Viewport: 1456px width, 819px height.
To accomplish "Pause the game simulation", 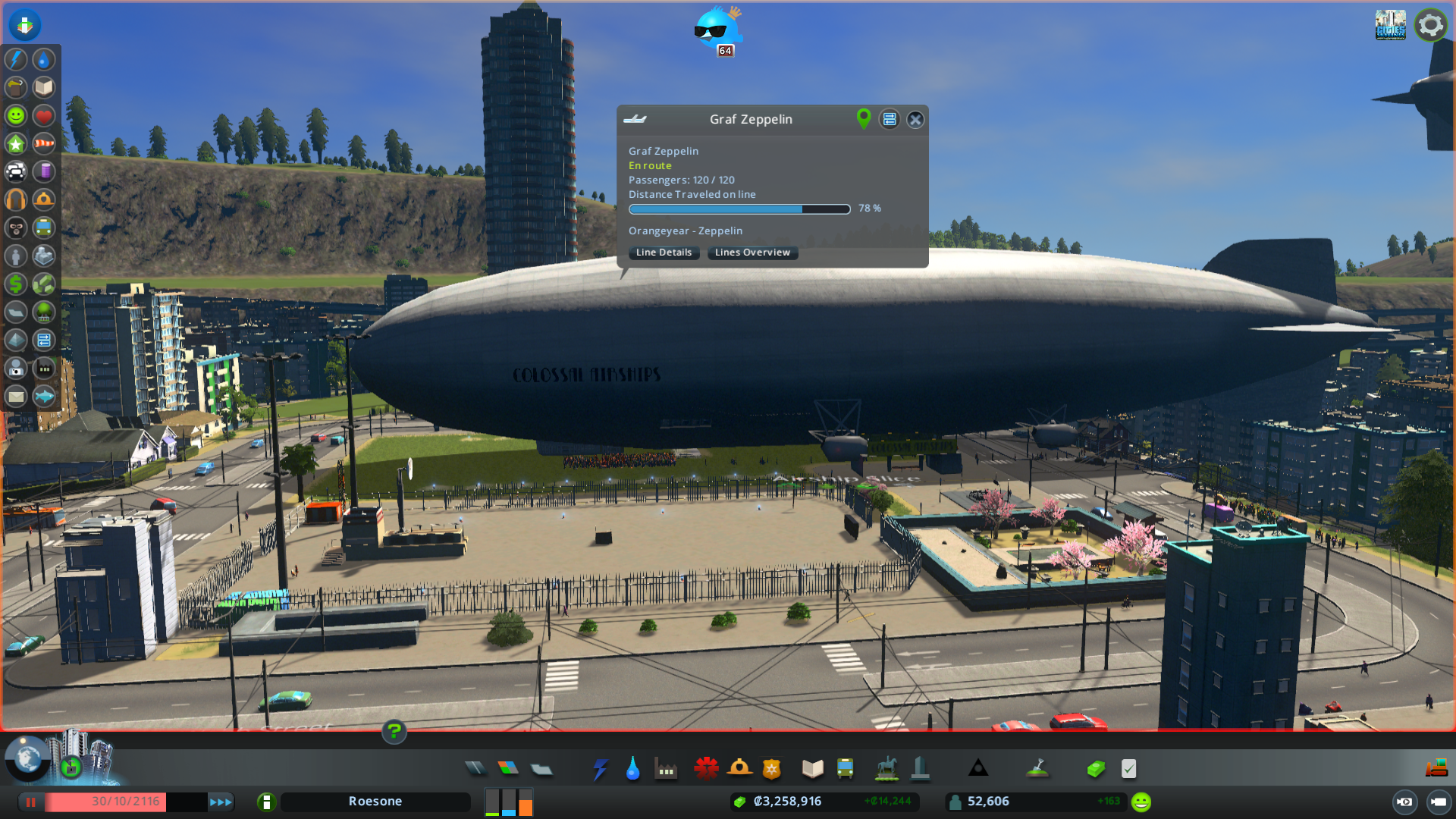I will click(x=30, y=802).
